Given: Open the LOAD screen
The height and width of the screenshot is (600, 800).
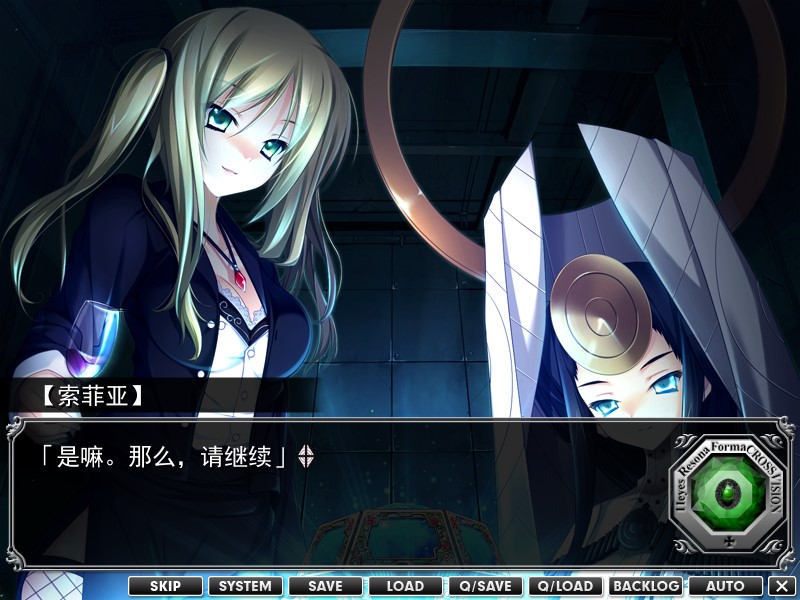Looking at the screenshot, I should [x=405, y=586].
